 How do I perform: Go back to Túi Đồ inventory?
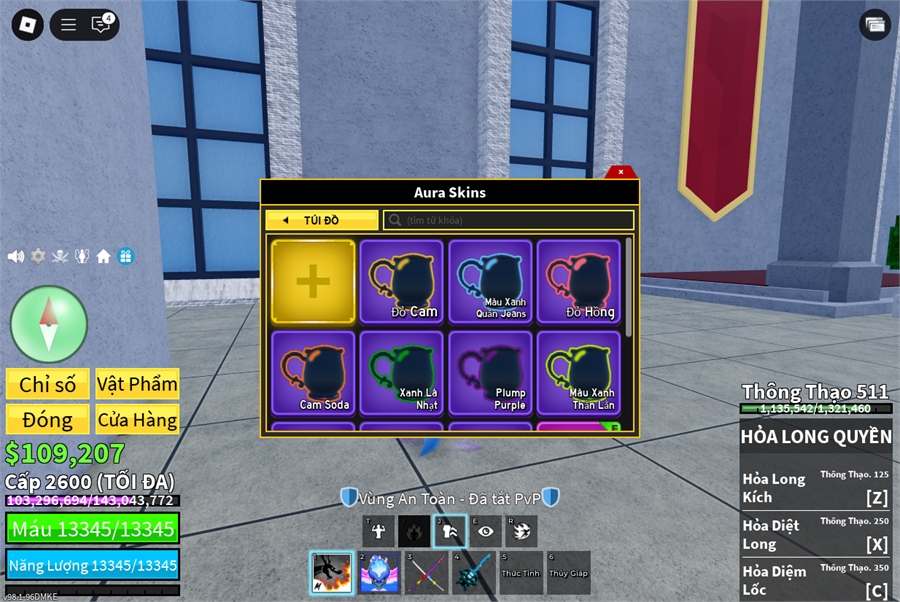322,220
